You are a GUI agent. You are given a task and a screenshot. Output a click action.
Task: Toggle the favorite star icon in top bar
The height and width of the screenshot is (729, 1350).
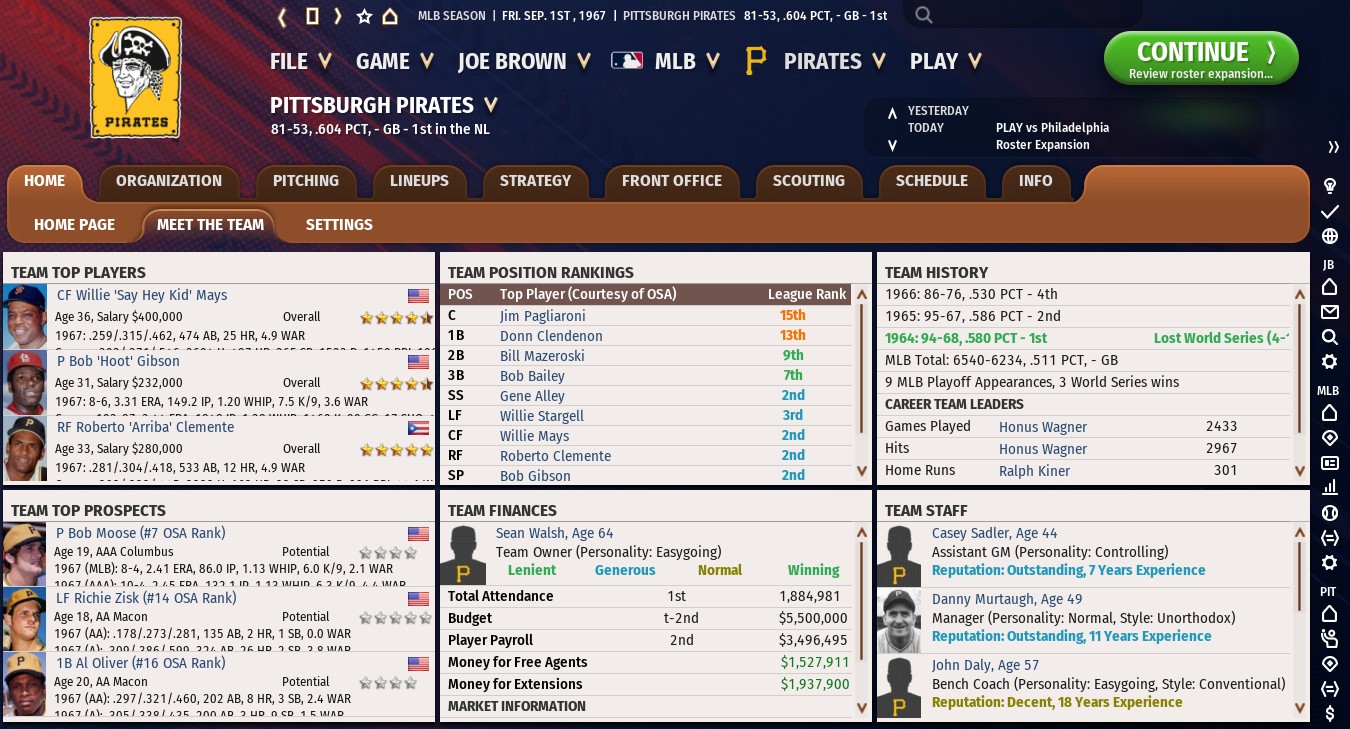(x=364, y=16)
